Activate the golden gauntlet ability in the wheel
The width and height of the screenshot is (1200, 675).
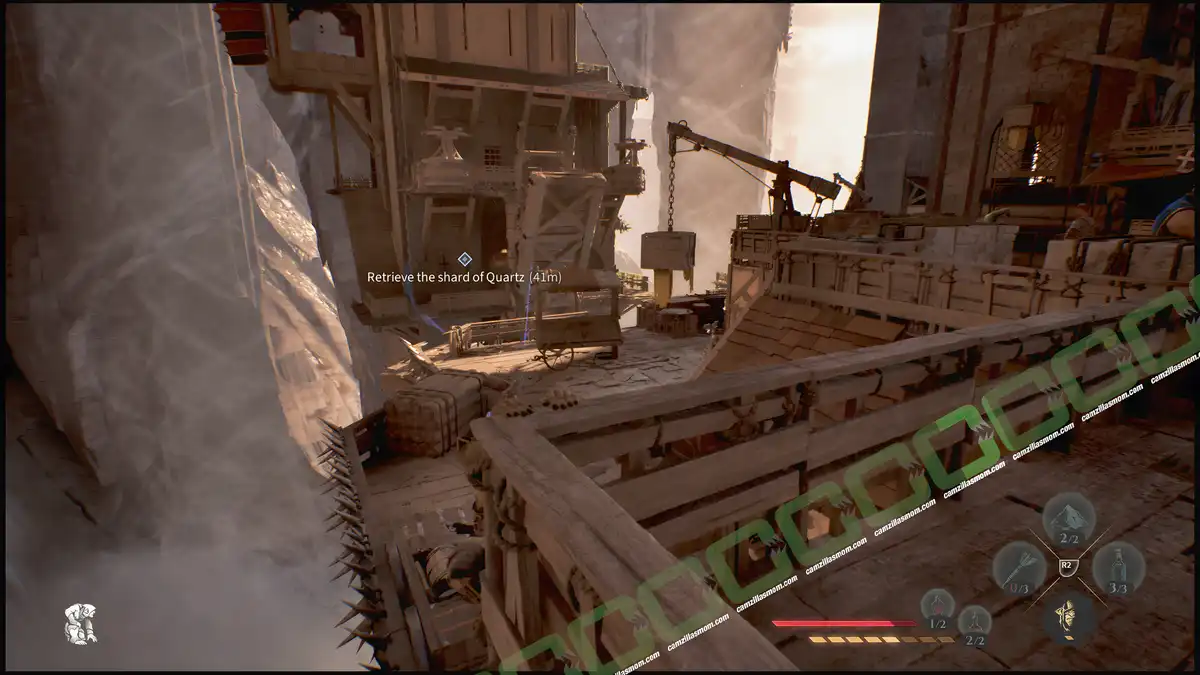click(1068, 616)
